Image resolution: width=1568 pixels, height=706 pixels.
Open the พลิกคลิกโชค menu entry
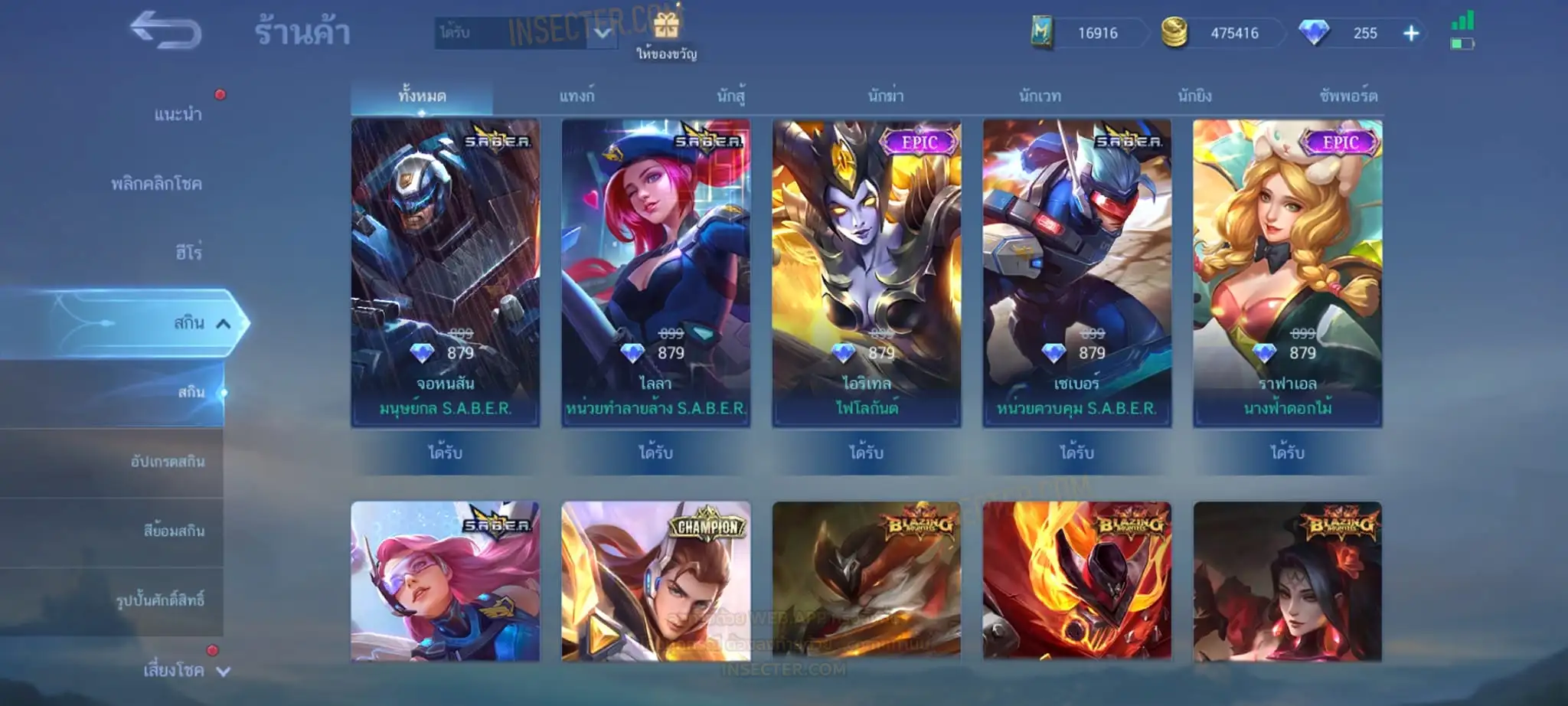pos(156,184)
